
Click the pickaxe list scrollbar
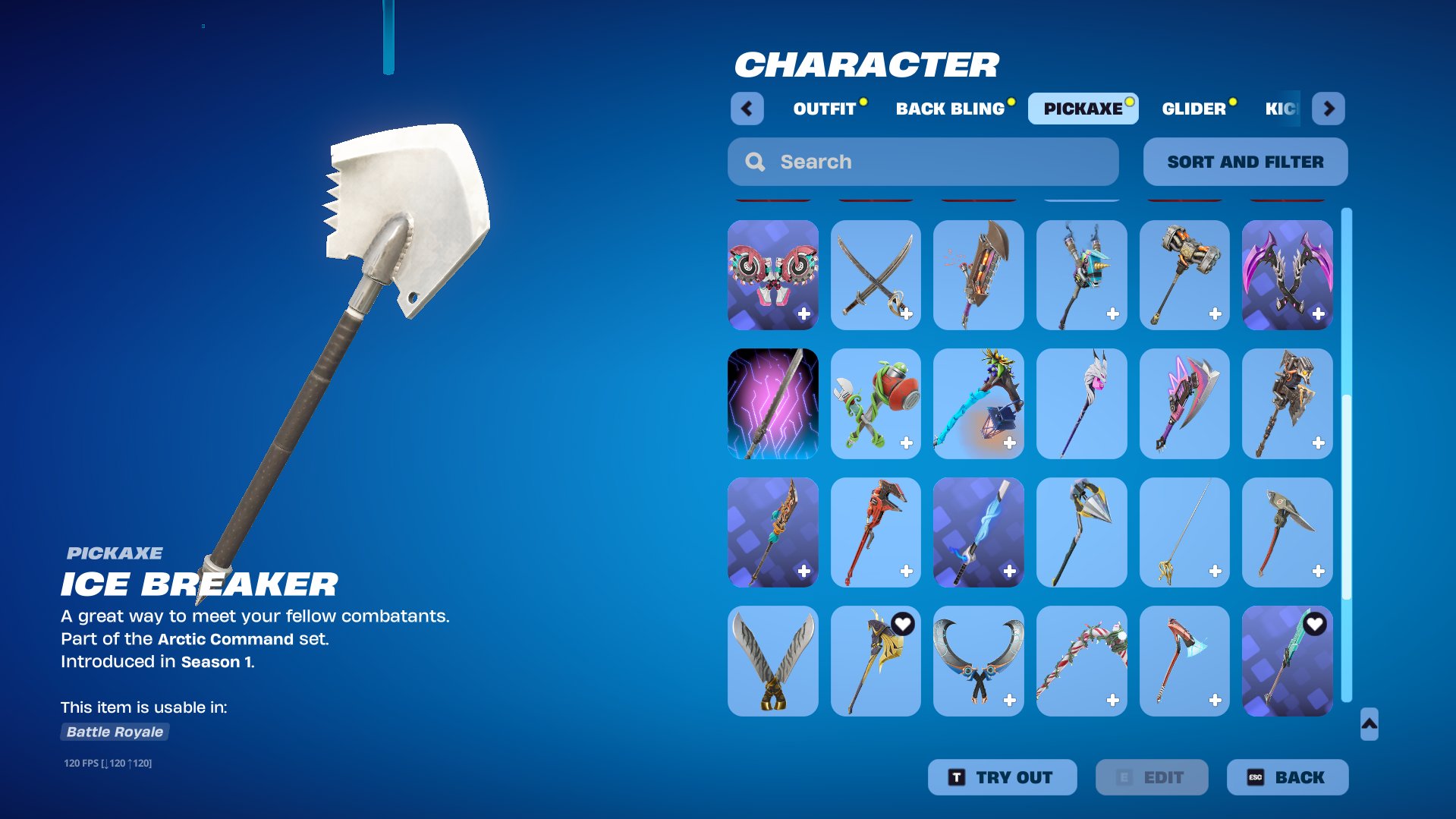pyautogui.click(x=1347, y=455)
